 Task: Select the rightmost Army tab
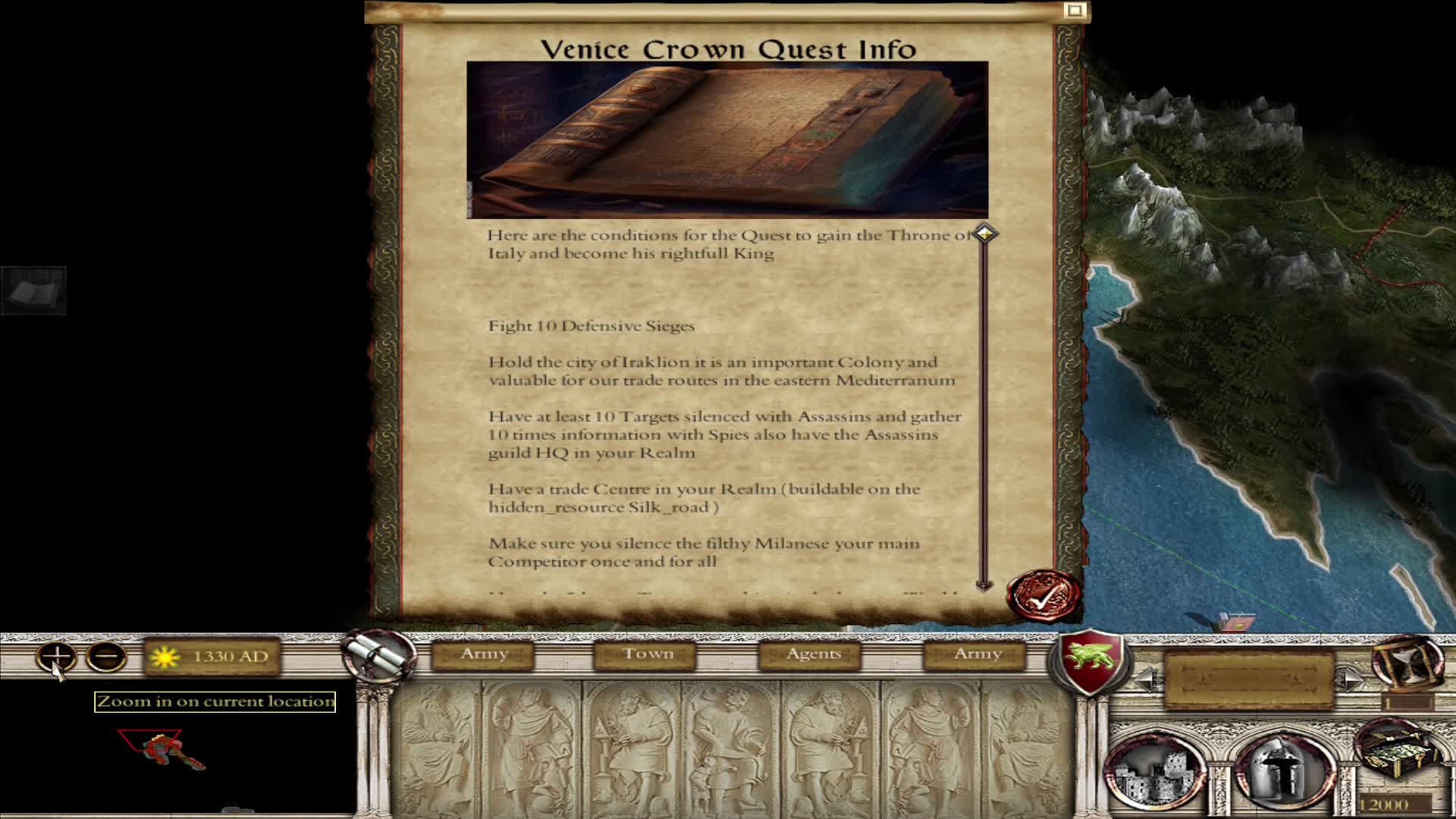coord(975,653)
